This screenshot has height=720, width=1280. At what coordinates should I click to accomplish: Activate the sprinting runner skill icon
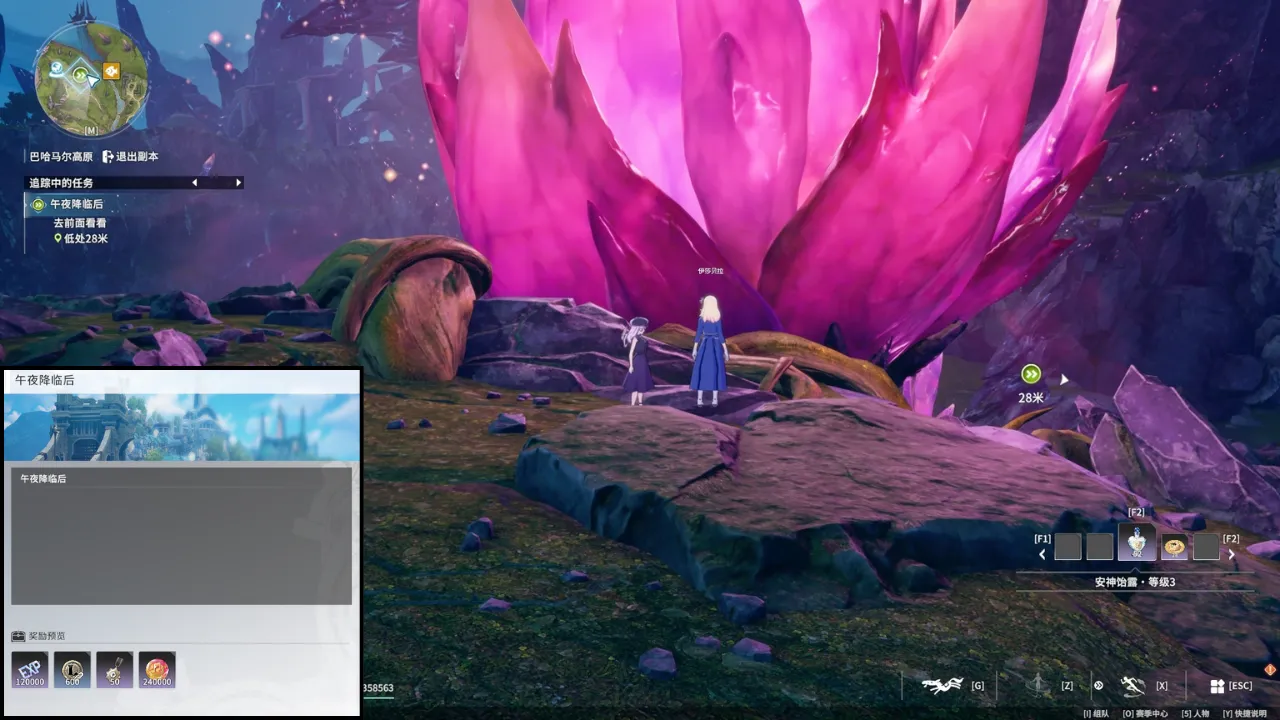pos(1132,686)
